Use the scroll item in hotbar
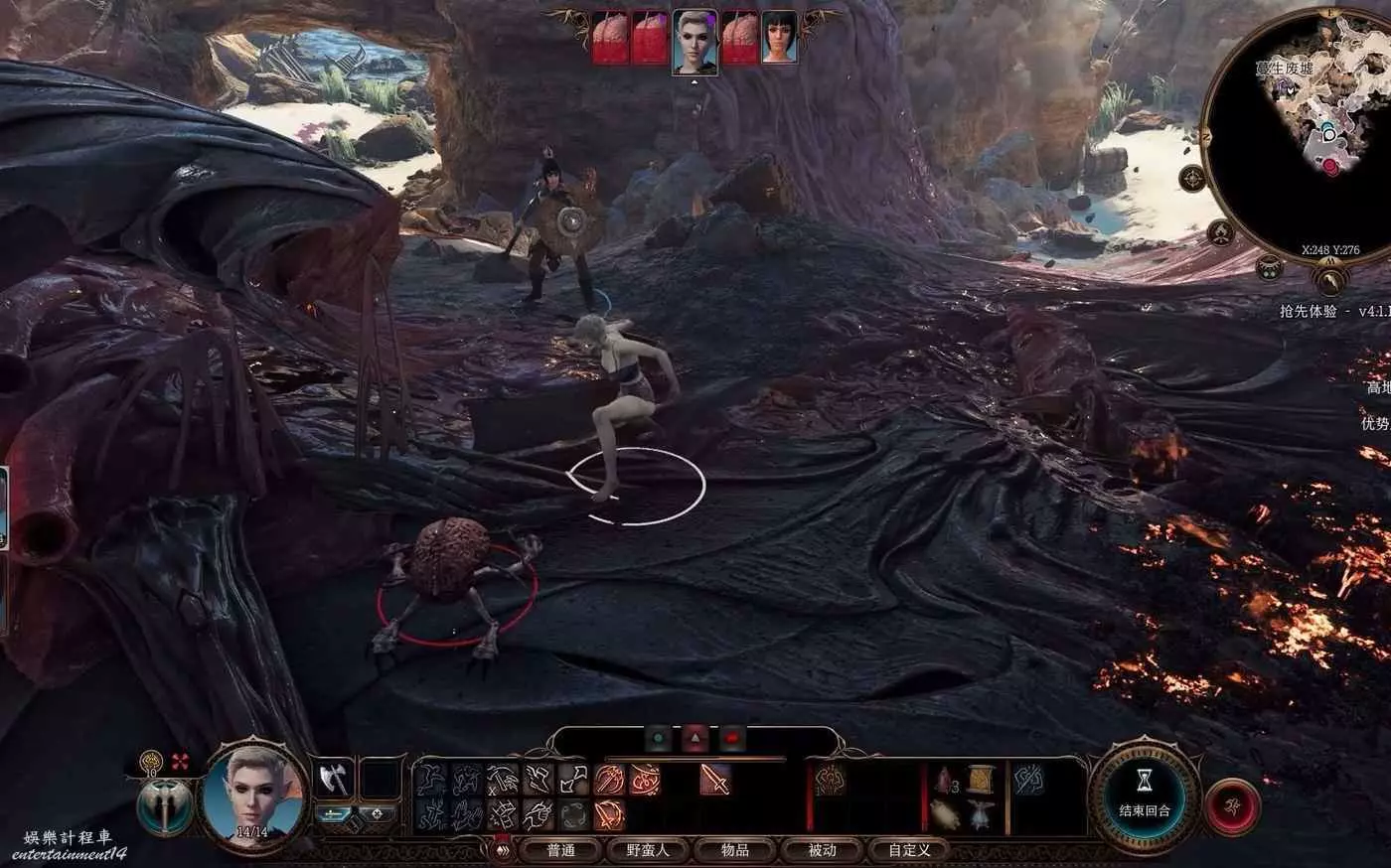 point(981,779)
